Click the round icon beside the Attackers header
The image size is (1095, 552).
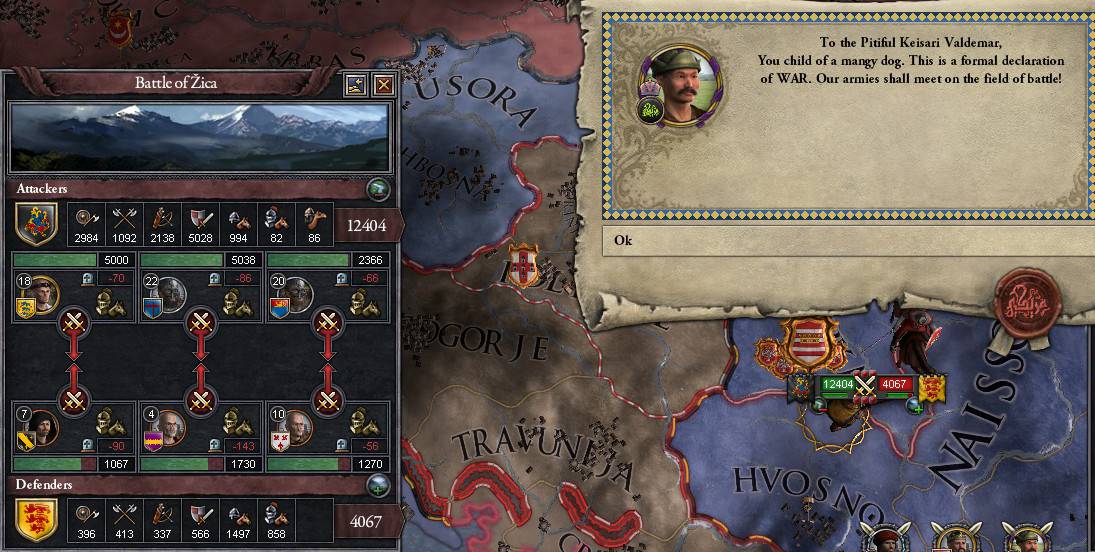tap(377, 188)
